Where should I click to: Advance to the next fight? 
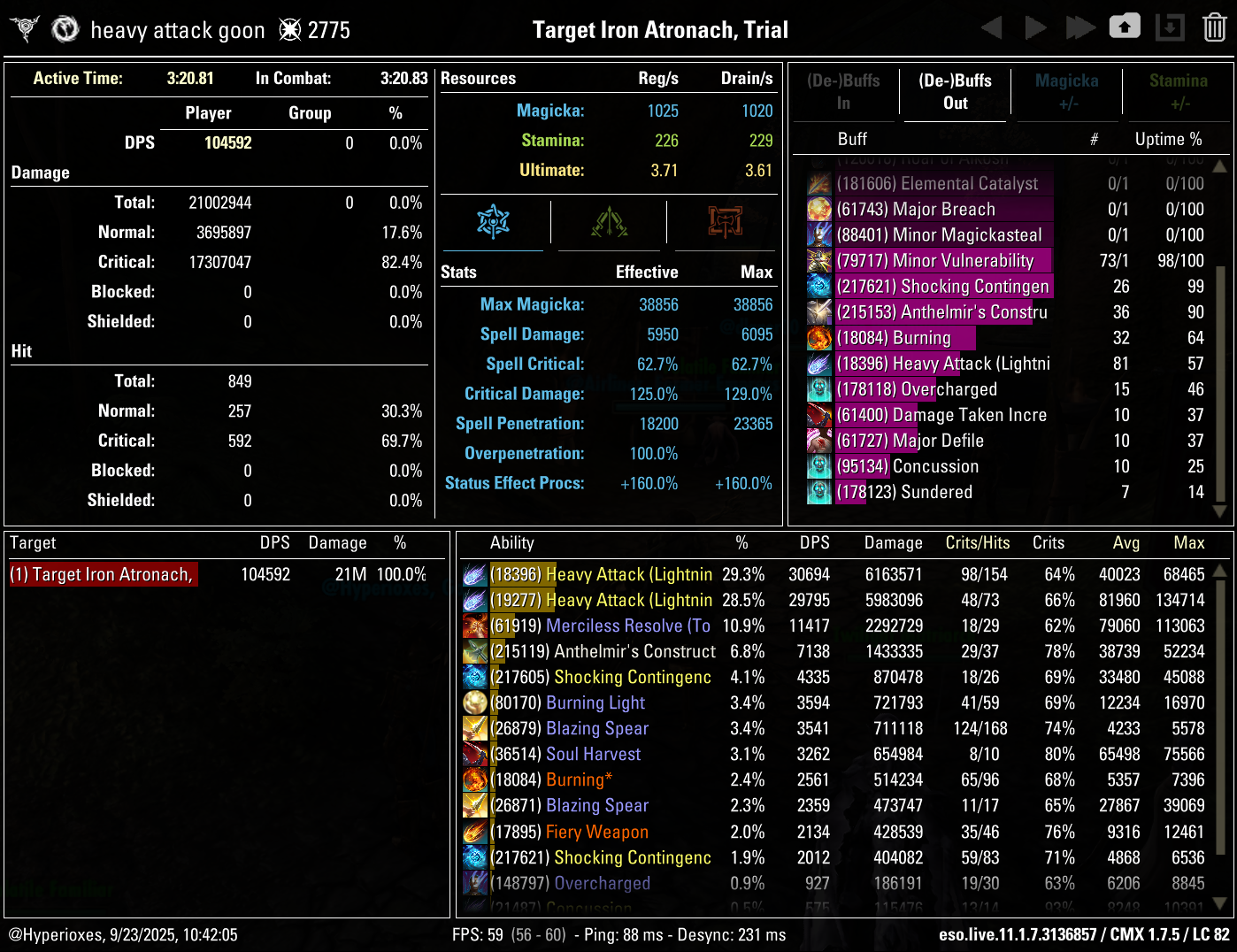(1035, 27)
